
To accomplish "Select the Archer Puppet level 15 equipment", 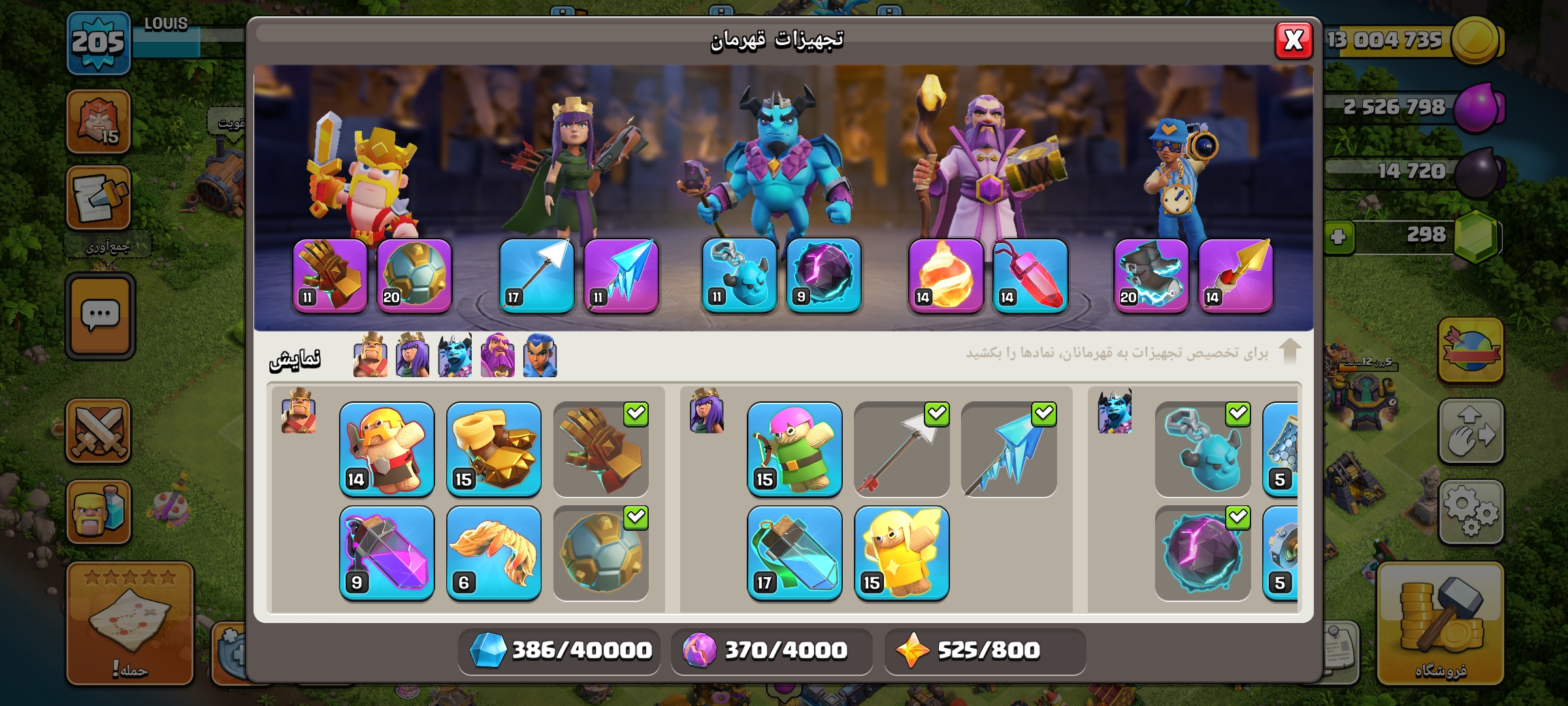I will coord(794,449).
